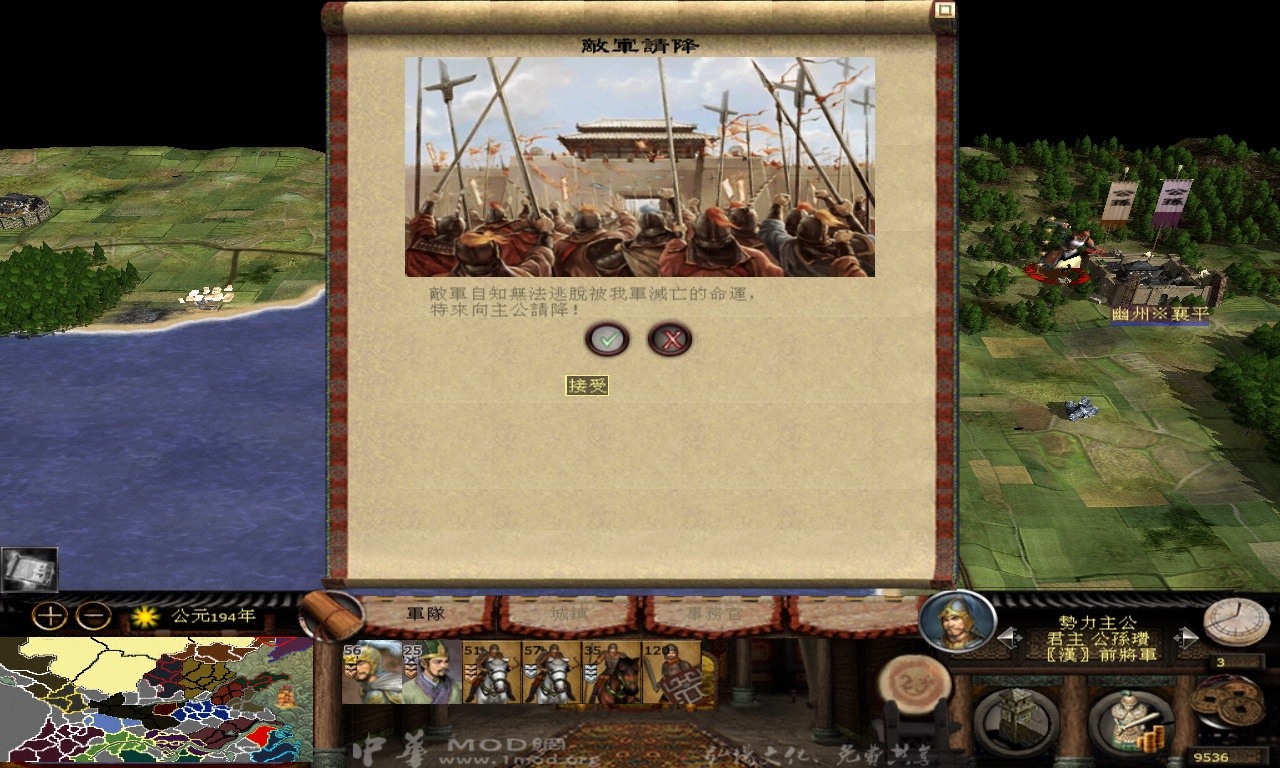Click the right arrow beside the faction leader portrait
Screen dimensions: 1280x768
click(1187, 637)
